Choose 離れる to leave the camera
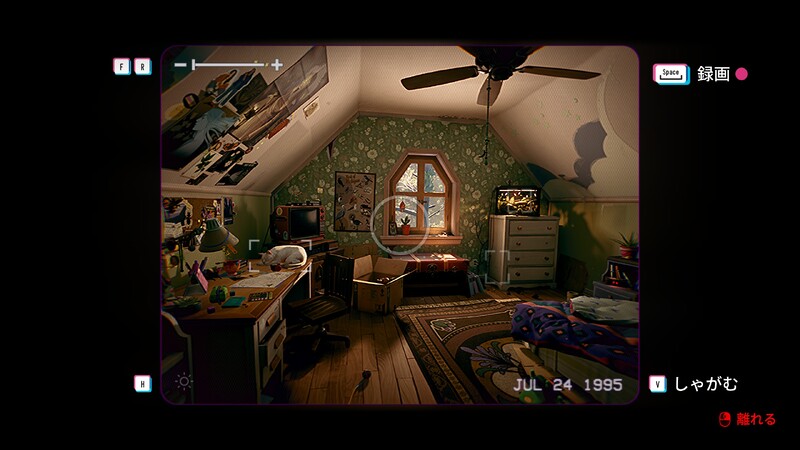Screen dimensions: 800x450 point(756,419)
